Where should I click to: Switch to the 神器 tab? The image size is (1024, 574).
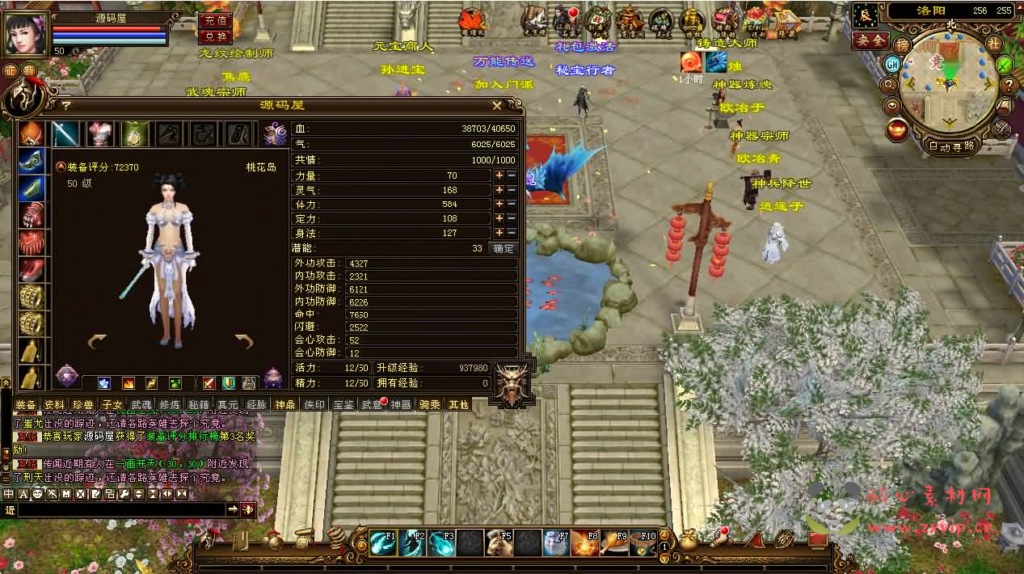tap(401, 404)
